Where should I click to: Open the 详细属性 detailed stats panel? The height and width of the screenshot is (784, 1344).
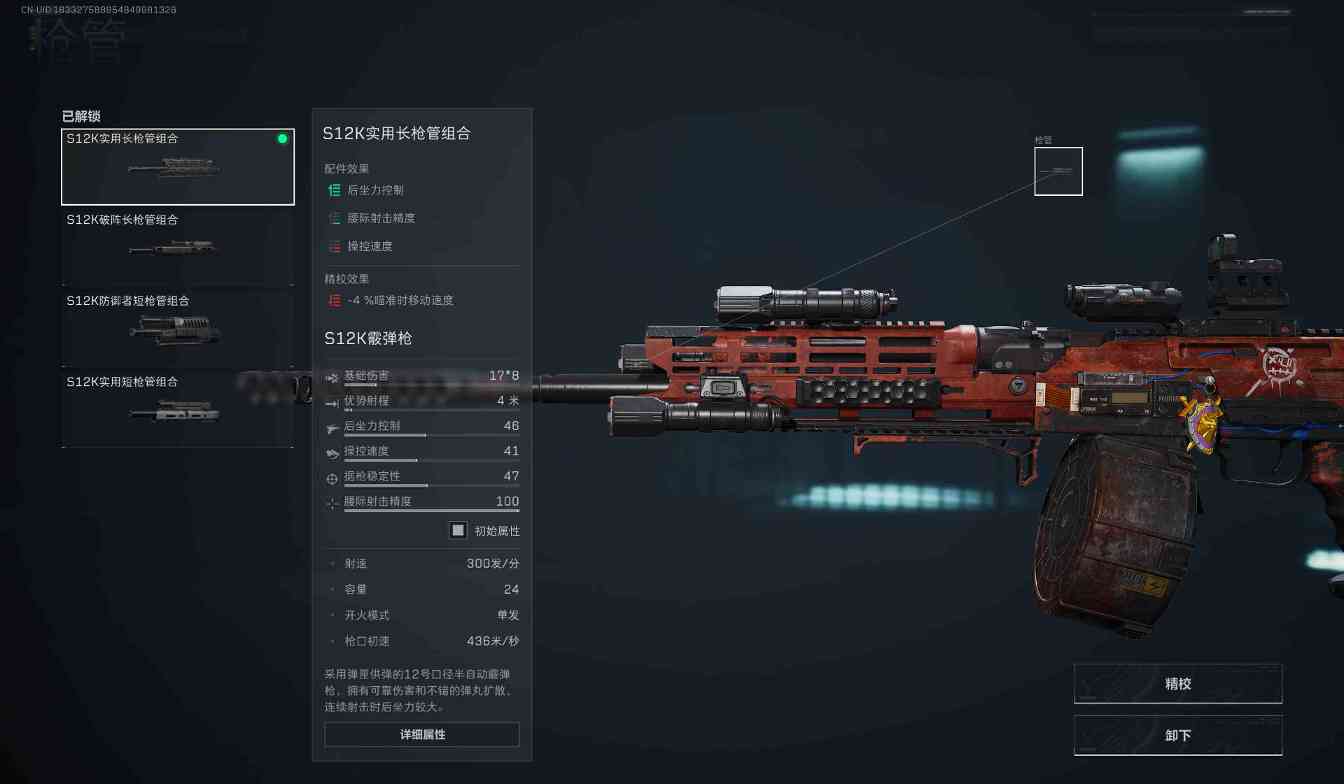click(x=421, y=734)
